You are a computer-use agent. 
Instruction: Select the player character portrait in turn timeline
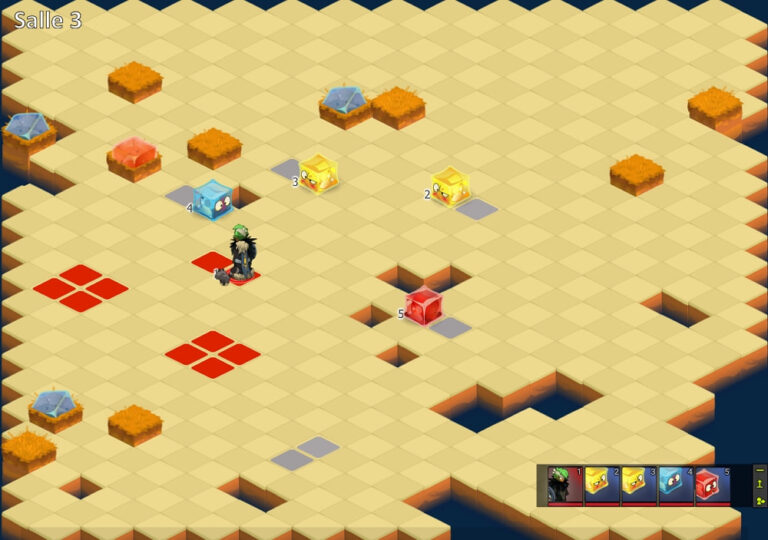click(564, 485)
